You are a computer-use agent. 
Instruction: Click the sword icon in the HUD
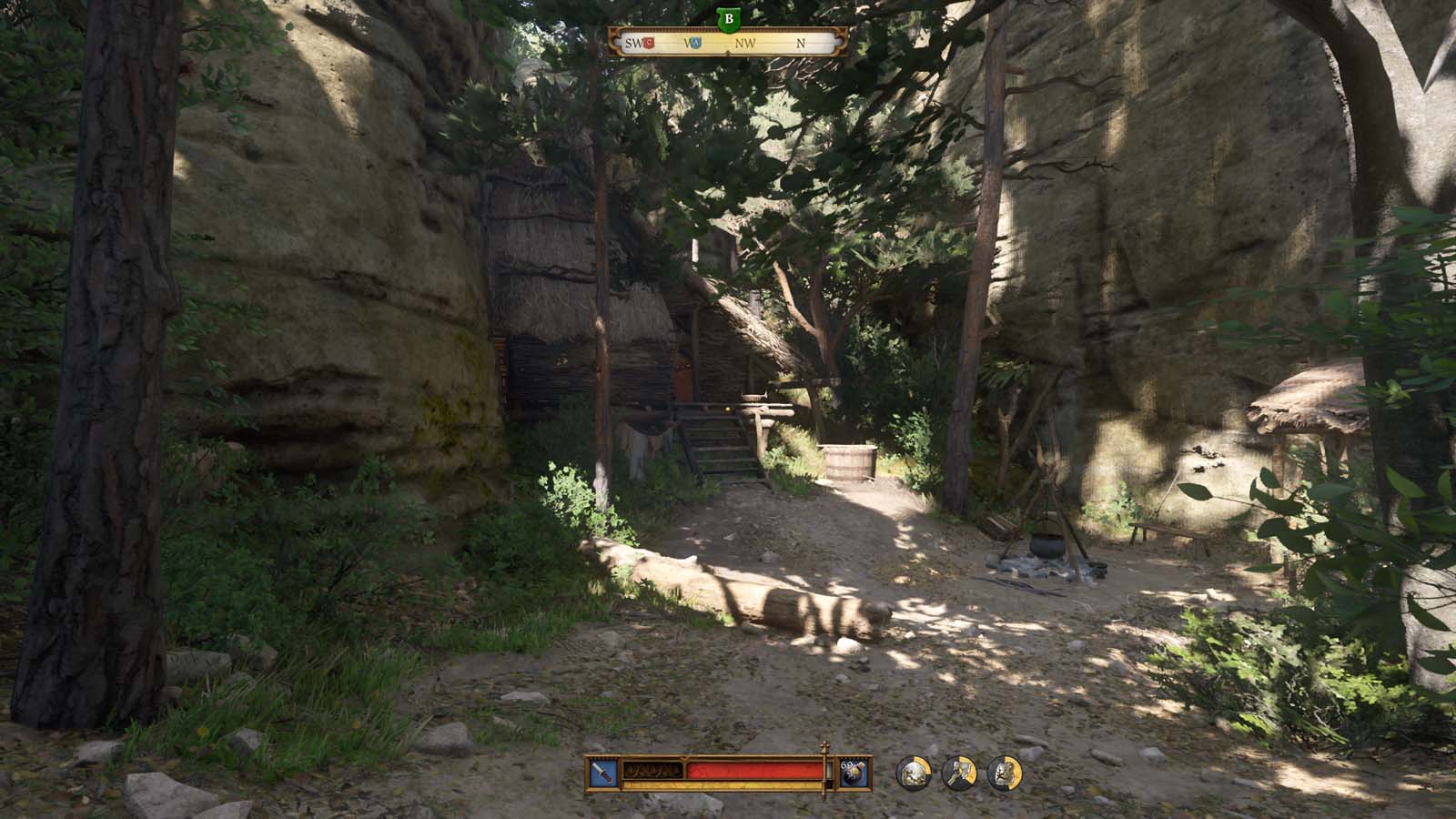click(x=602, y=773)
